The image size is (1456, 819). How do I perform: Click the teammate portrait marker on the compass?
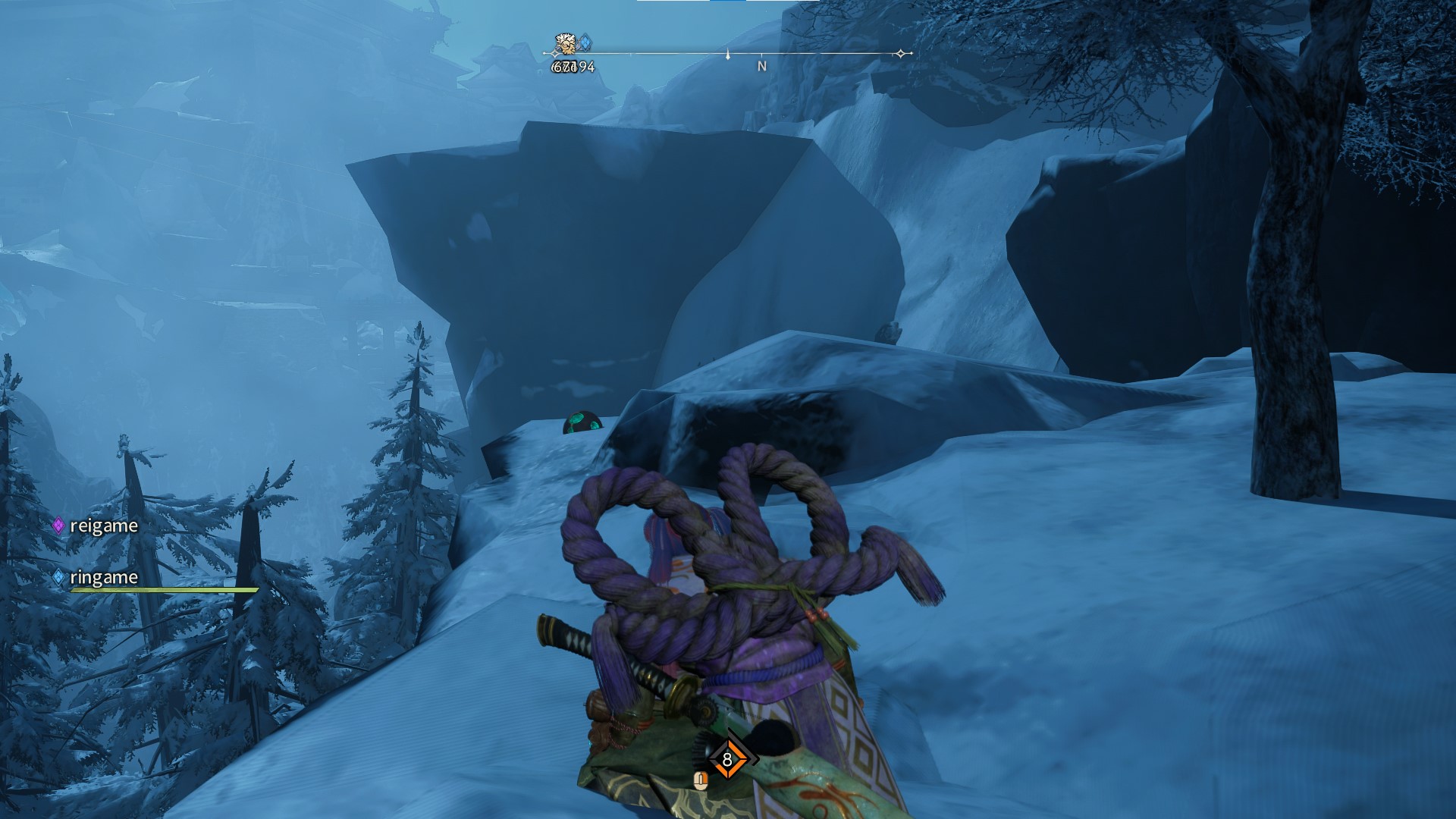565,45
